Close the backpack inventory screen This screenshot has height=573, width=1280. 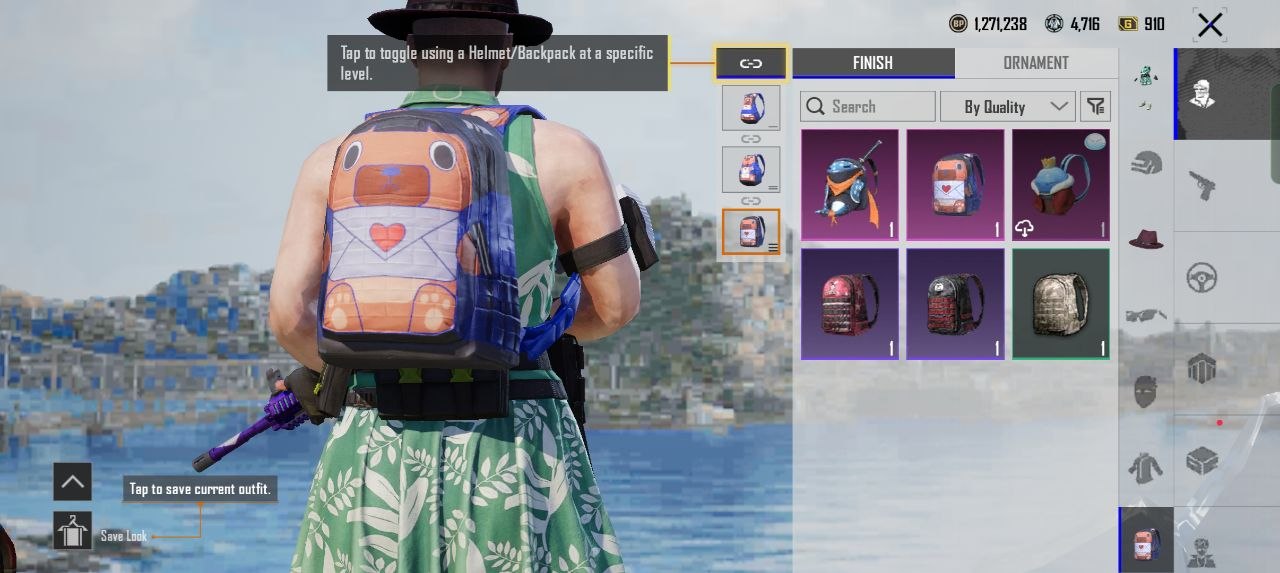[x=1210, y=25]
